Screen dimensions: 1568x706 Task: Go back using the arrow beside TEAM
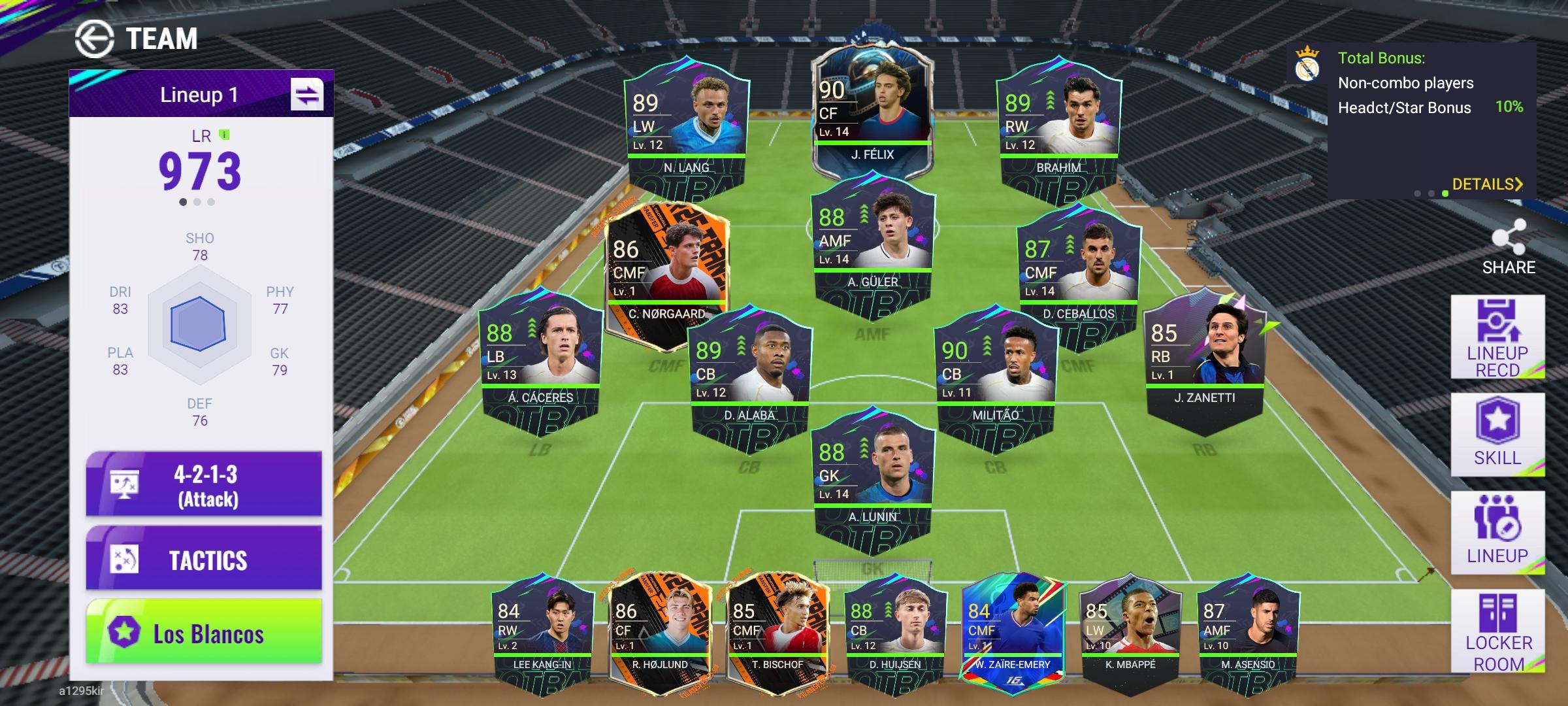pos(94,39)
